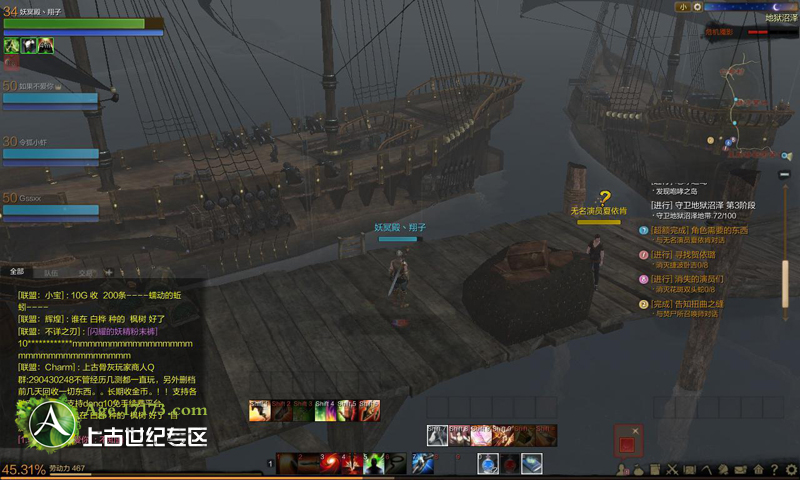Open the quest 角色需要的东西 tracker entry
Image resolution: width=800 pixels, height=480 pixels.
tap(700, 229)
